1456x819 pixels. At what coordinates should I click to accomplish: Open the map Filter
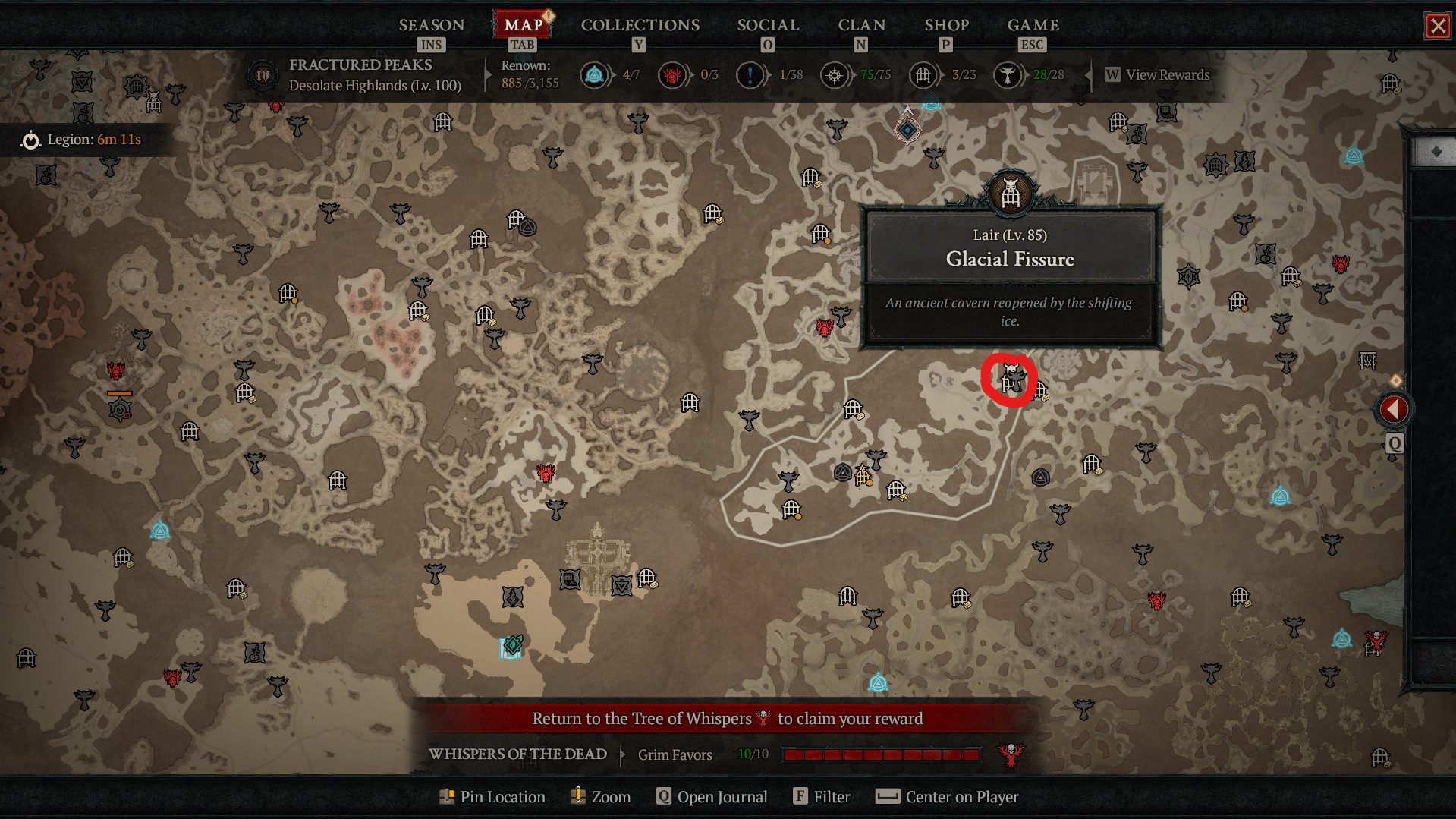coord(822,796)
